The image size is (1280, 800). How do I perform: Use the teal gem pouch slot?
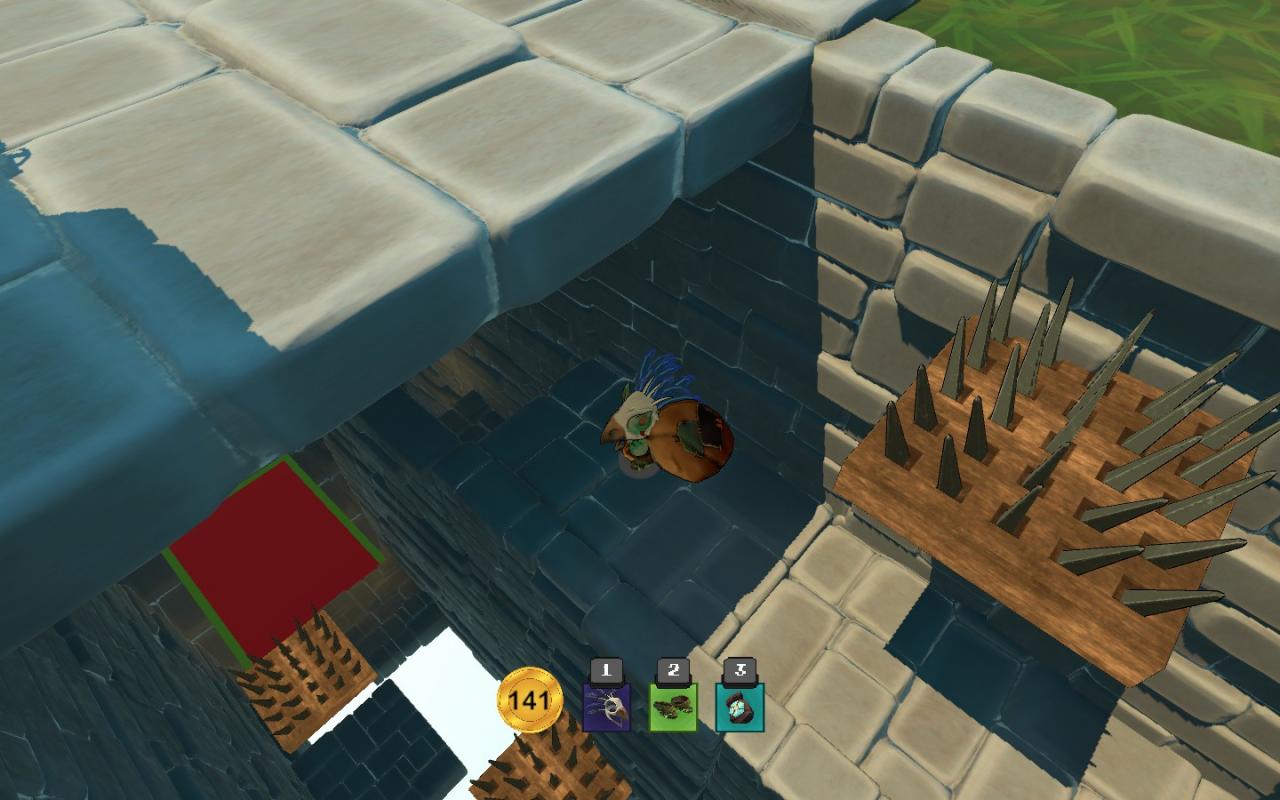(740, 706)
